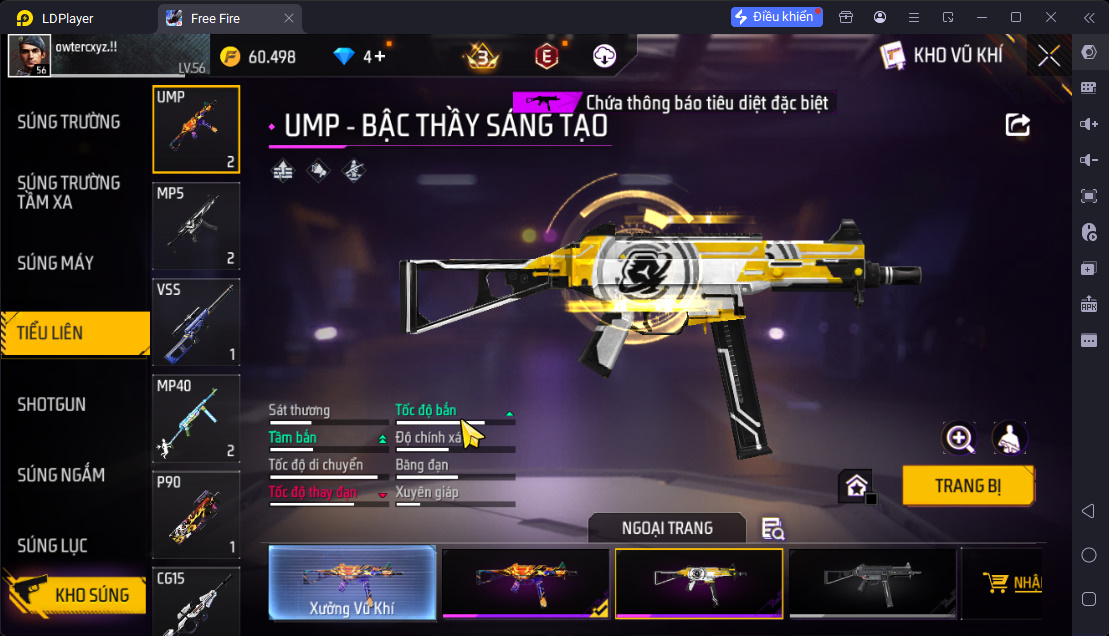This screenshot has height=636, width=1109.
Task: Open the Súng Máy weapon category
Action: (56, 263)
